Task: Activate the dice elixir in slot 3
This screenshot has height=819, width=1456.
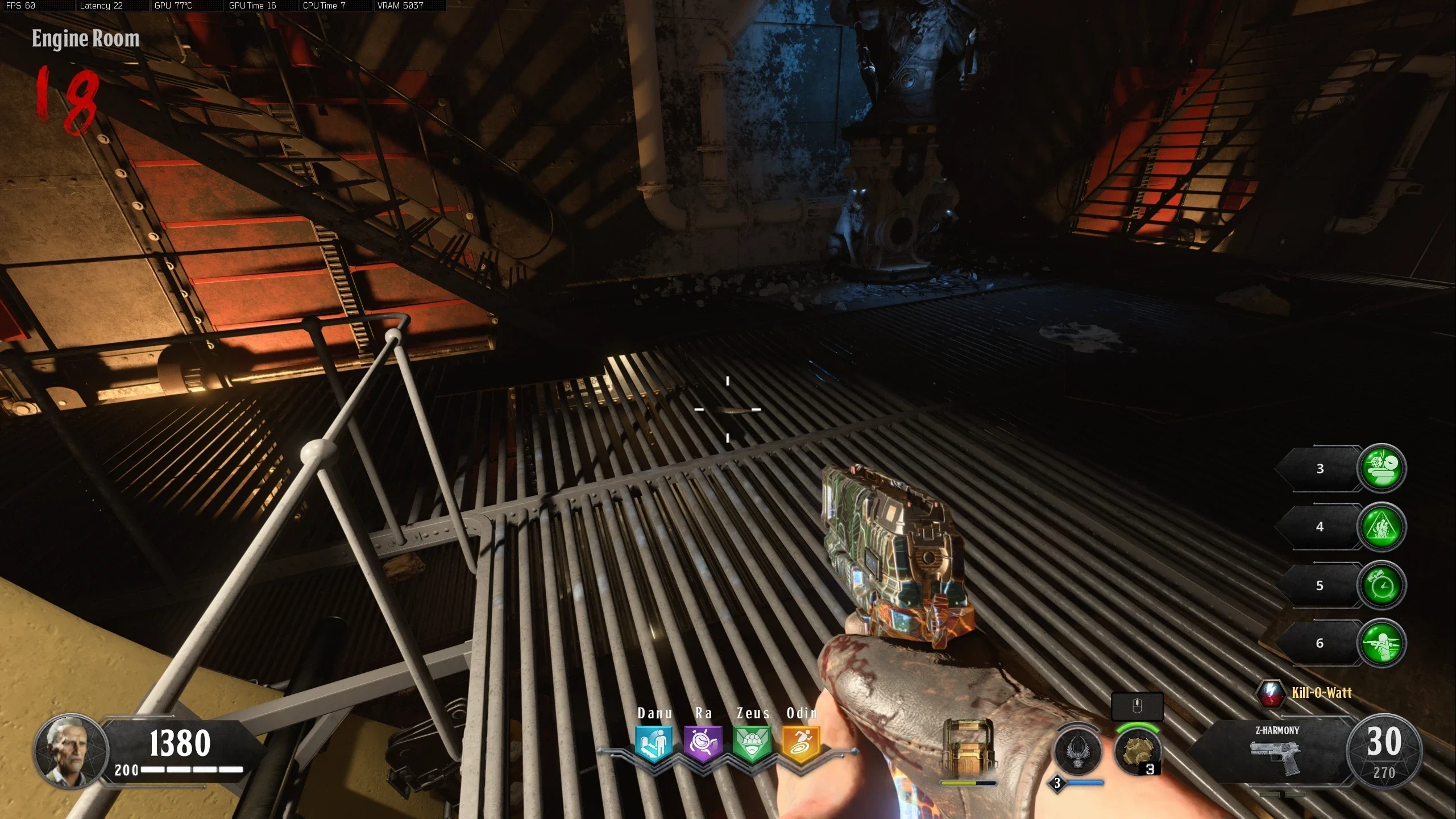Action: [1382, 468]
